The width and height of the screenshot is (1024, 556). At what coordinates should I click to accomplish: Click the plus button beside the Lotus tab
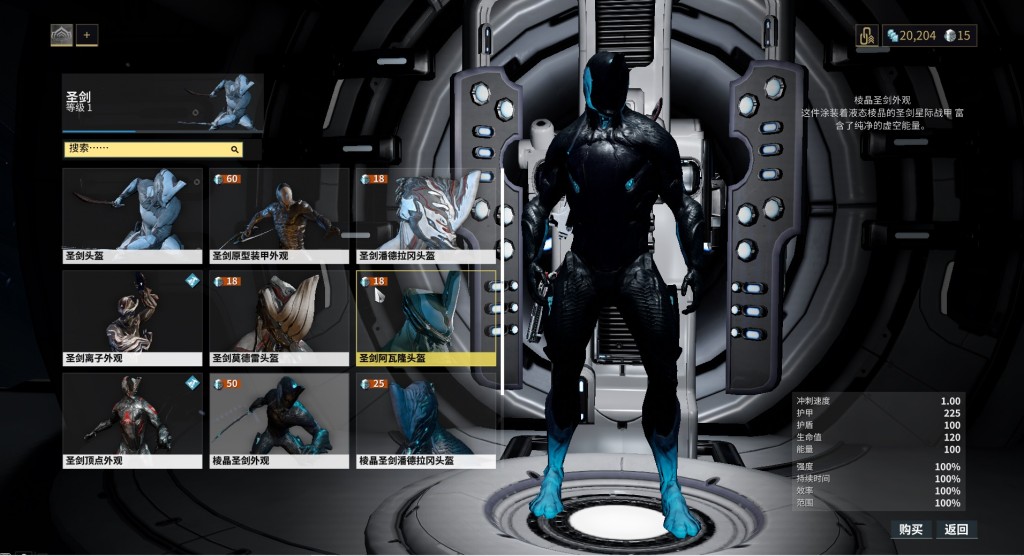[87, 35]
